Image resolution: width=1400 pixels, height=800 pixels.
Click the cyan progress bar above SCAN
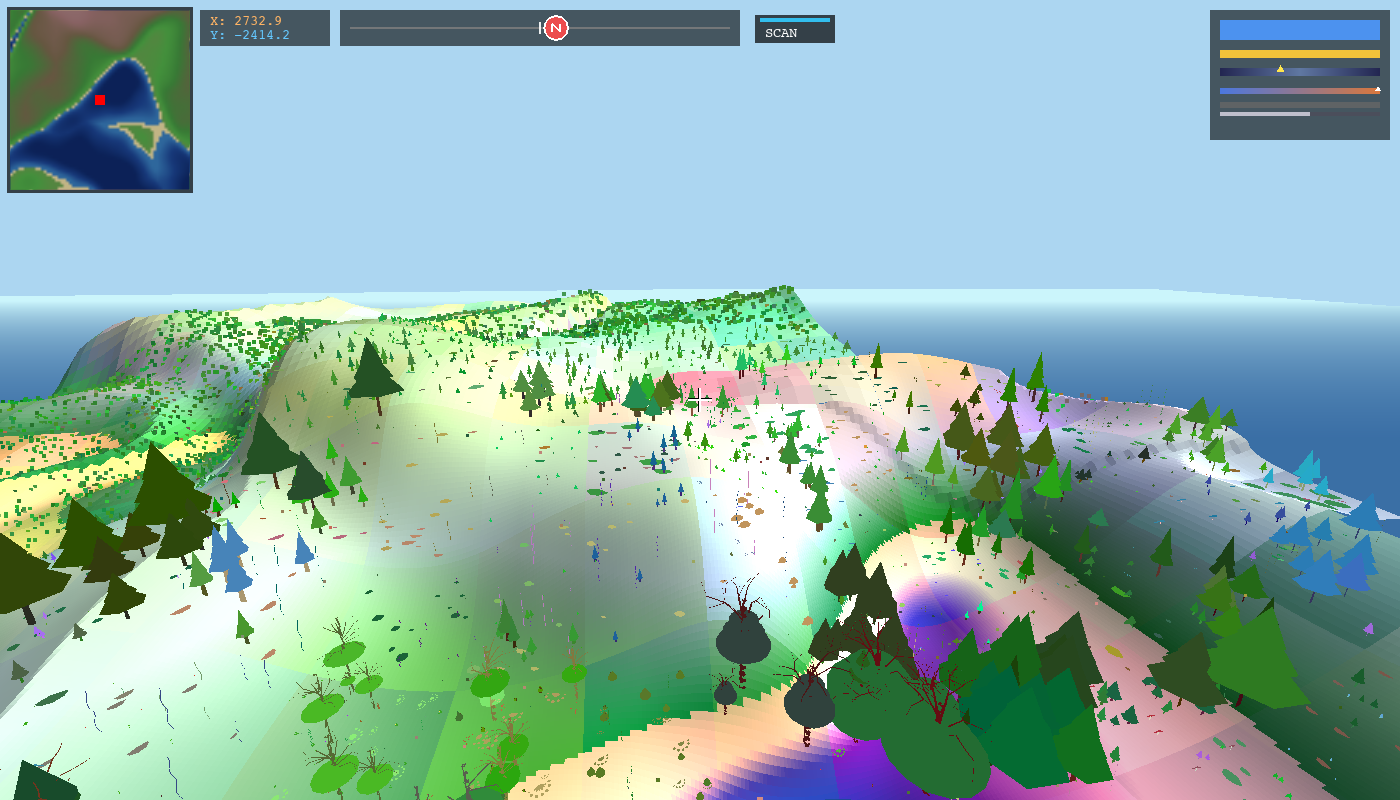(795, 18)
